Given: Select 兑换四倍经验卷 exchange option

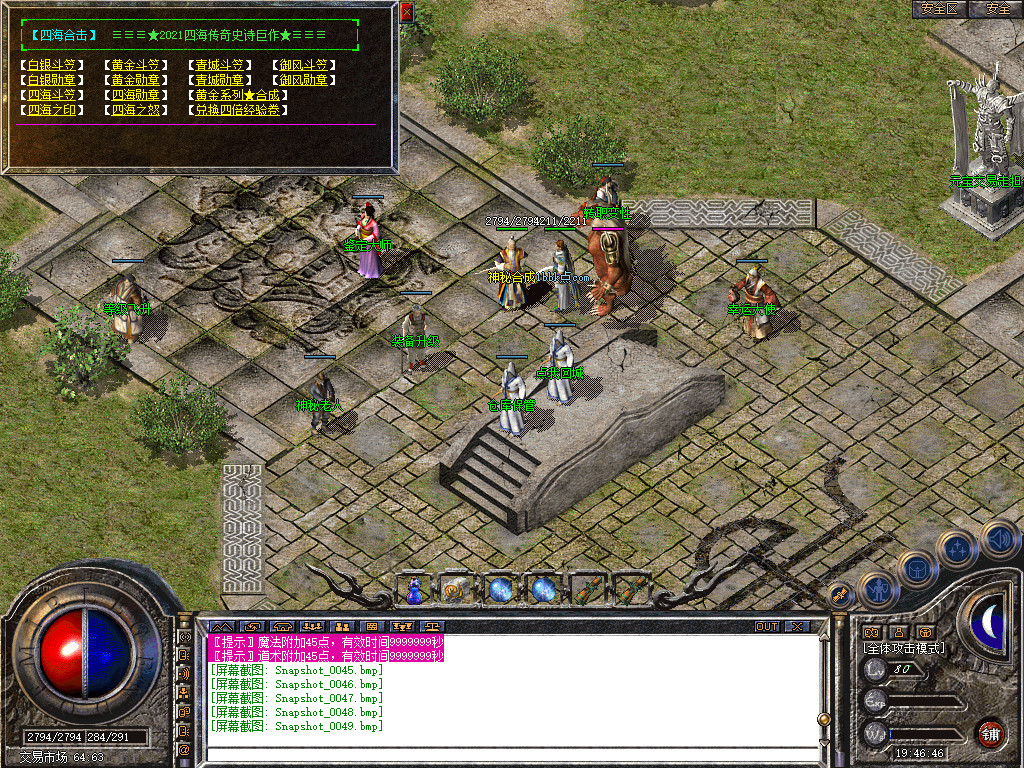Looking at the screenshot, I should click(238, 110).
